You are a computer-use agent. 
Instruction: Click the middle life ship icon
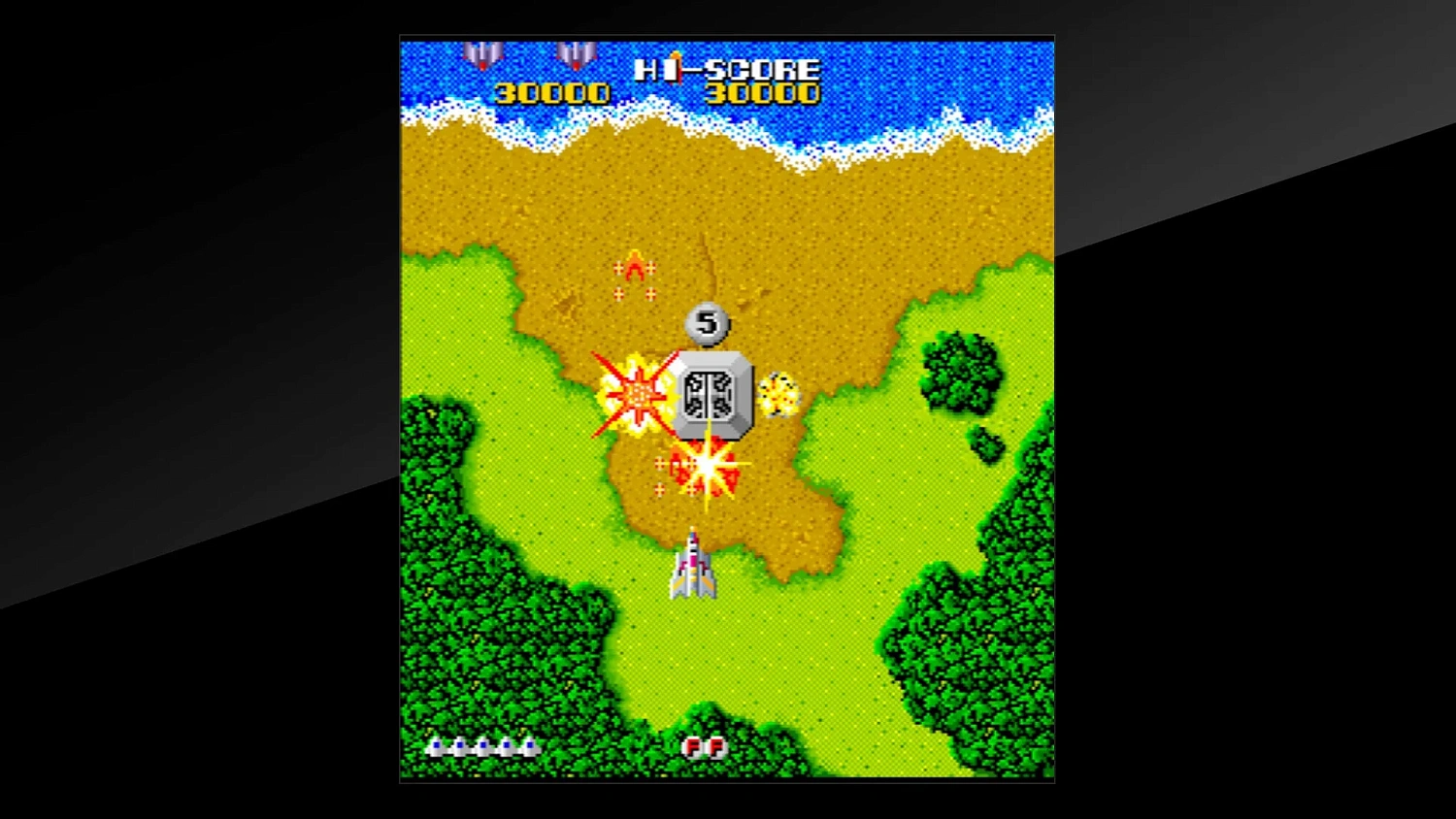pyautogui.click(x=482, y=747)
